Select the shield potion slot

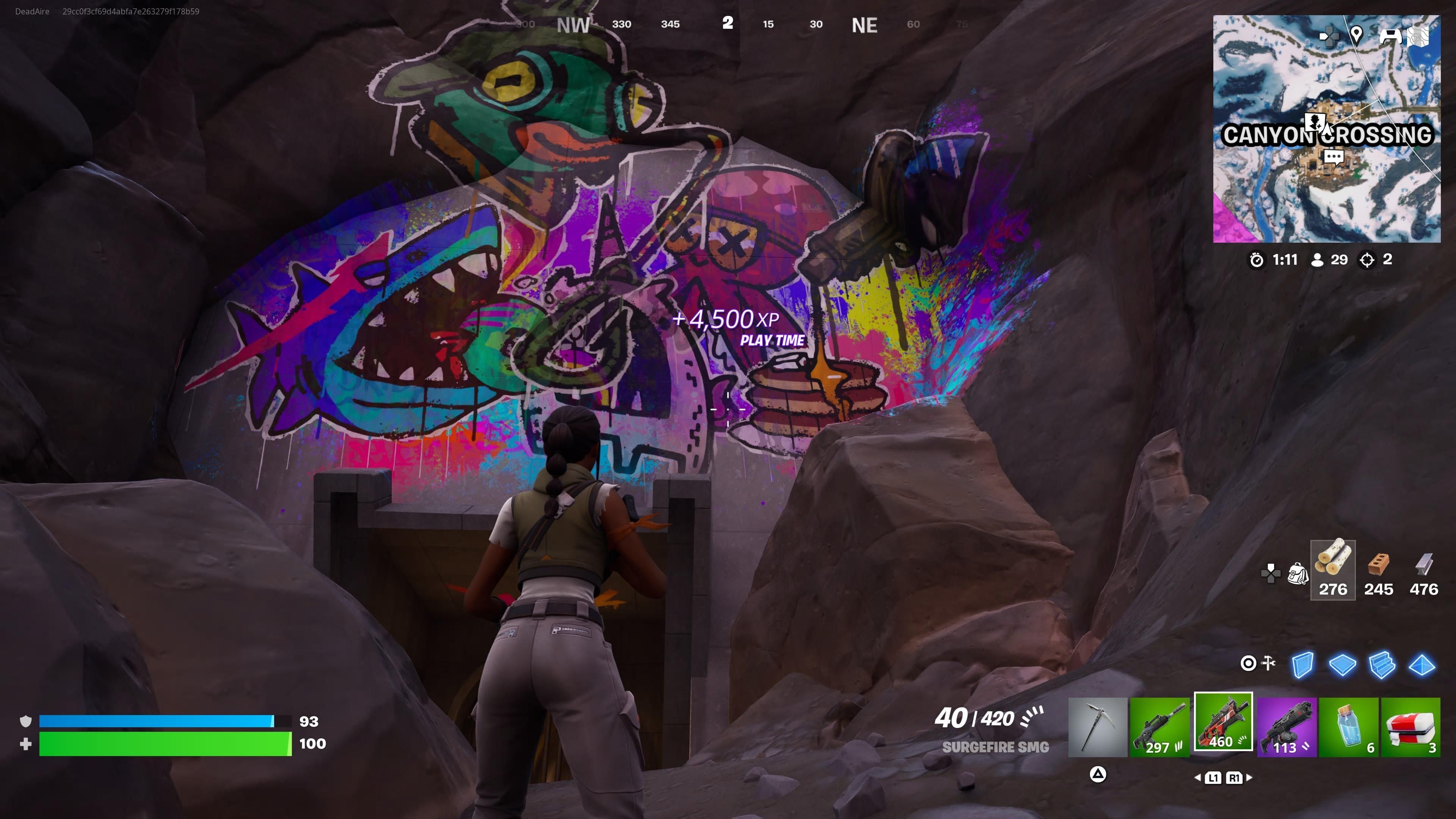[x=1349, y=726]
